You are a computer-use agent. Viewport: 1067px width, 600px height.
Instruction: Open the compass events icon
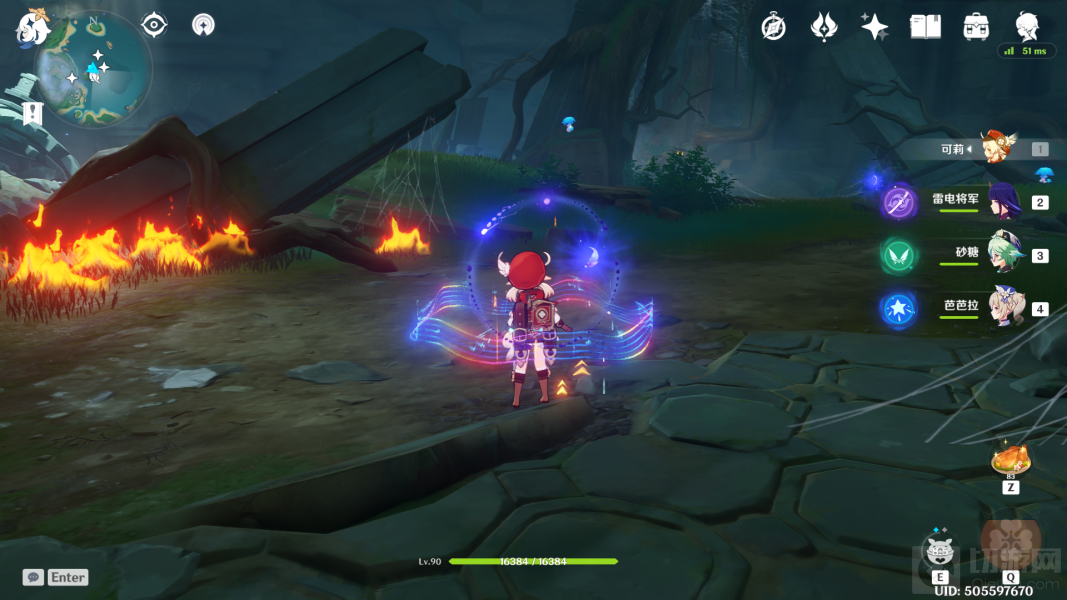pos(773,27)
